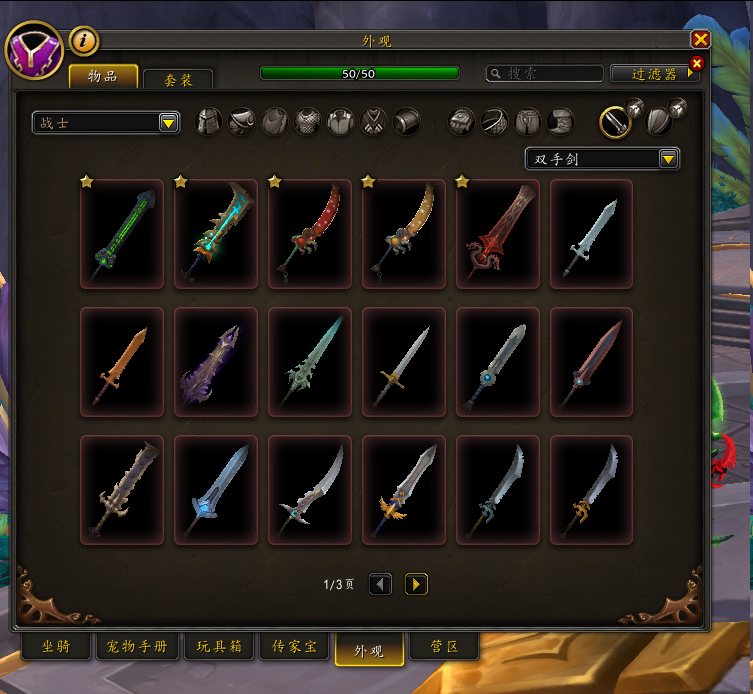Select the orange wooden sword appearance
The image size is (753, 694).
122,362
